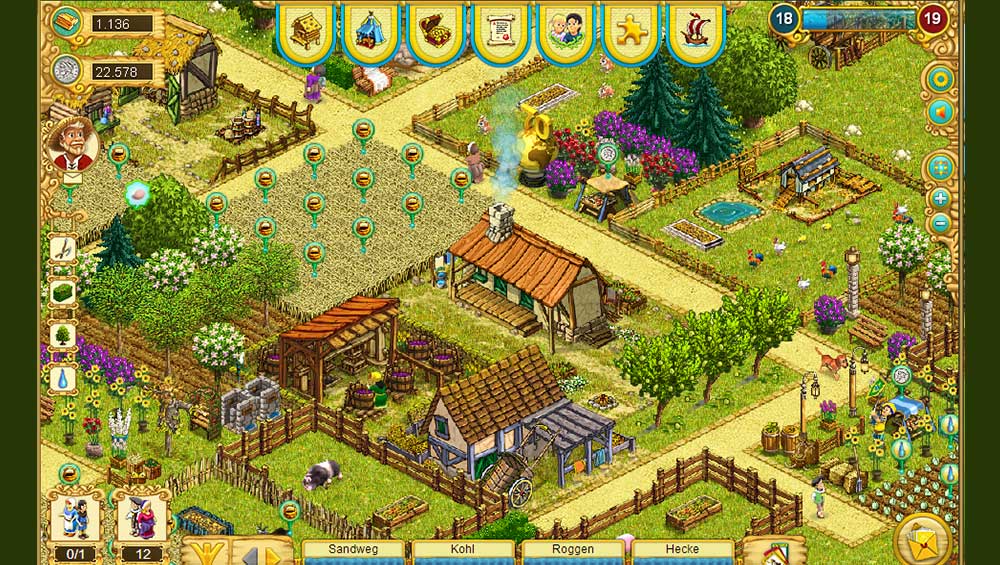
Task: Zoom out with the minus button
Action: pyautogui.click(x=940, y=224)
